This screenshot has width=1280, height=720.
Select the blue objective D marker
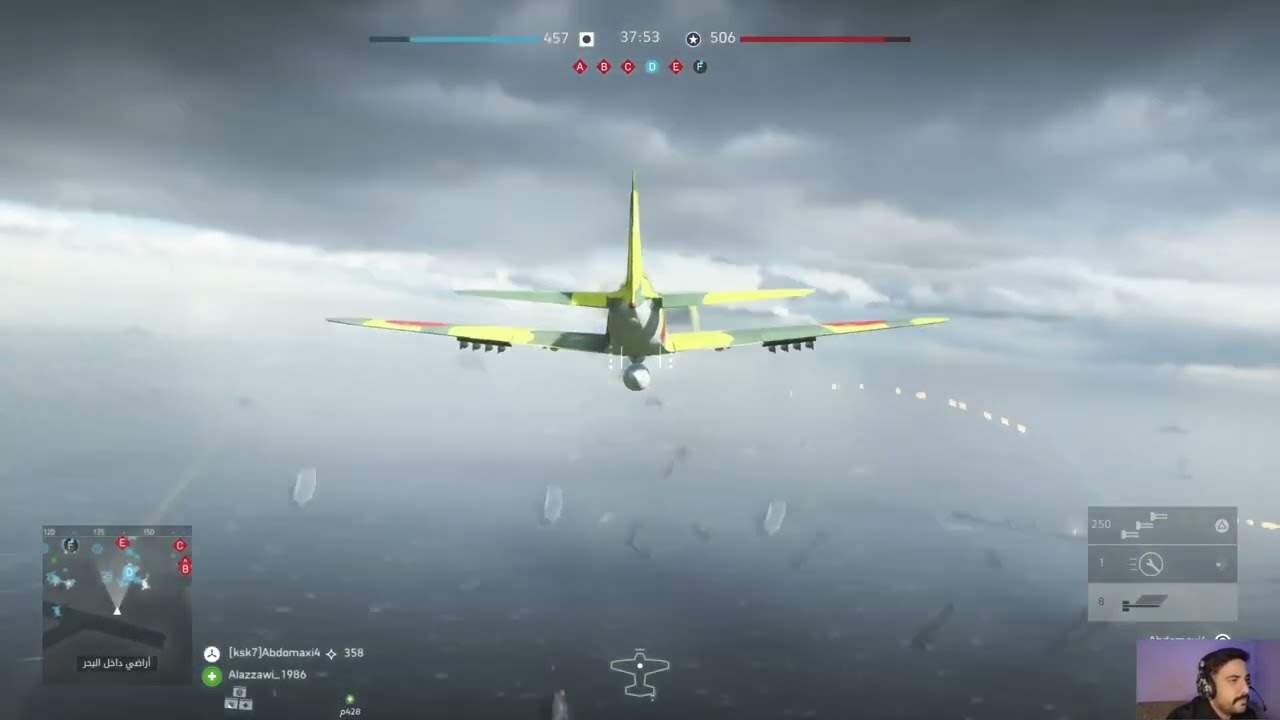(652, 67)
